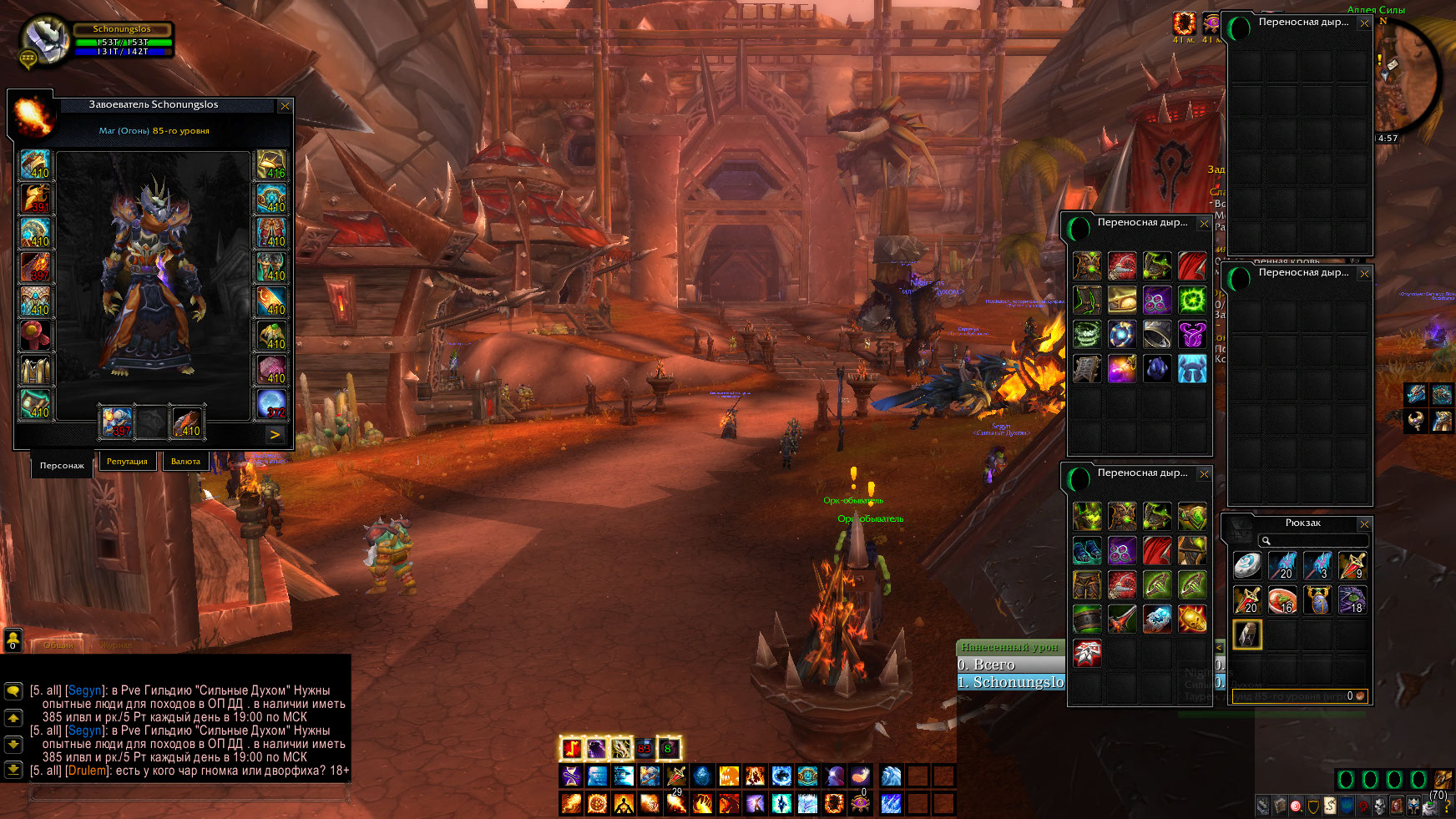1456x819 pixels.
Task: Open the Валюта tab
Action: coord(185,461)
